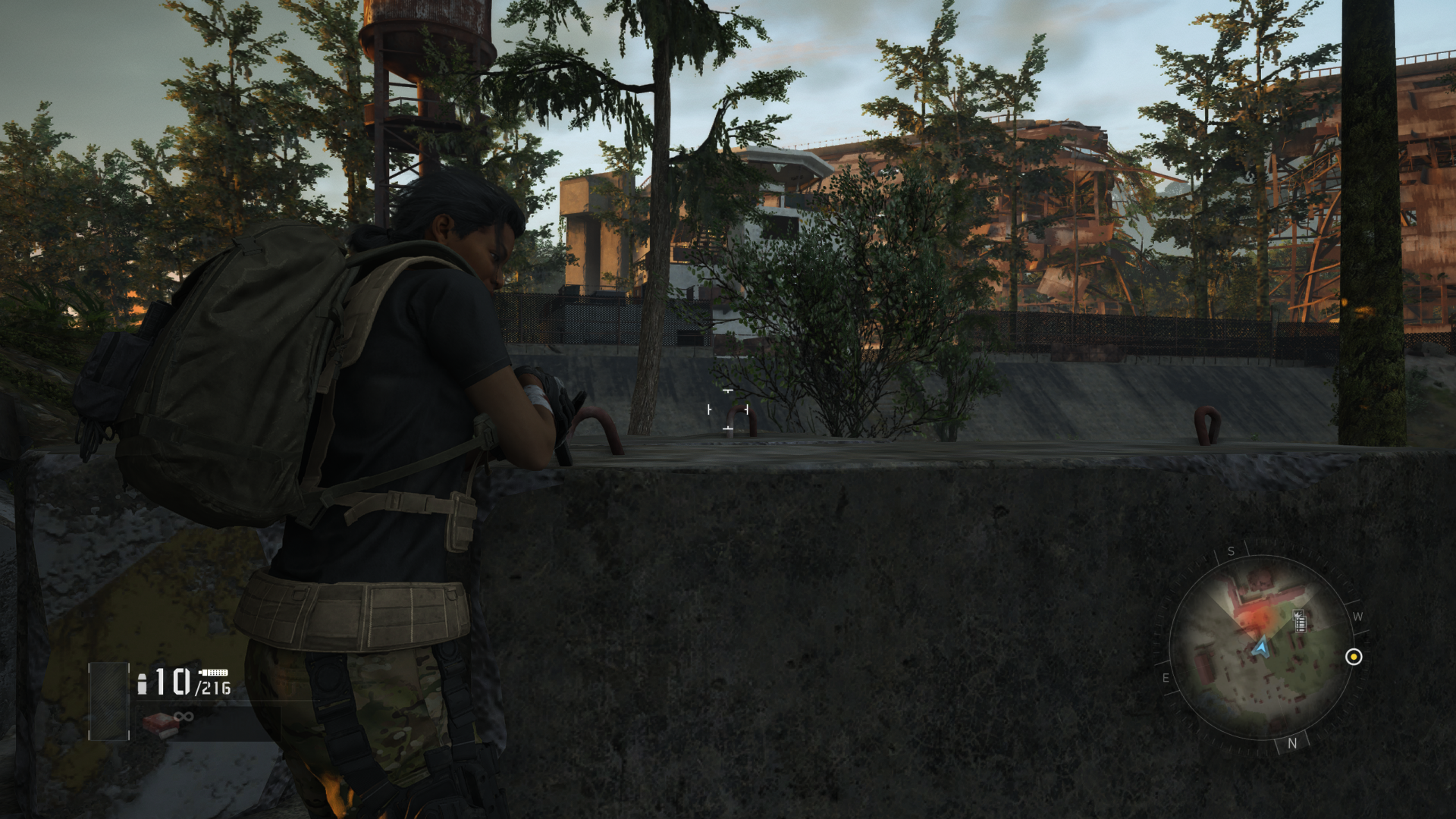Click the loot stash icon on the minimap
1456x819 pixels.
pos(1300,620)
